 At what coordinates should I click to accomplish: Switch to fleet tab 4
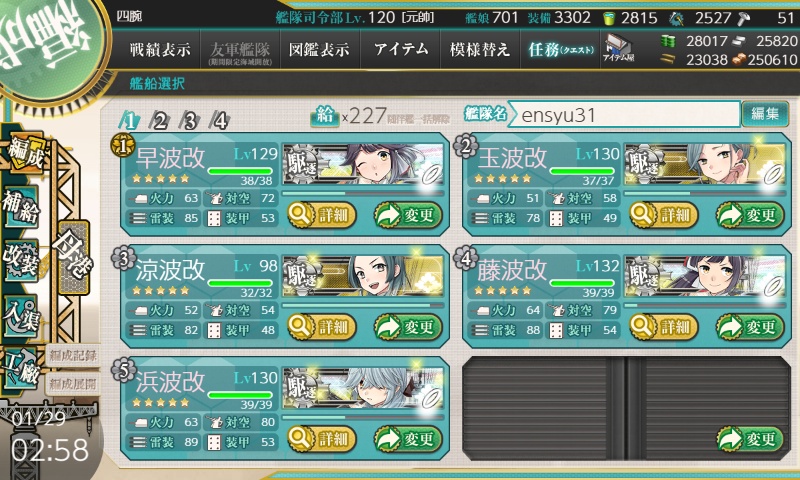click(220, 121)
